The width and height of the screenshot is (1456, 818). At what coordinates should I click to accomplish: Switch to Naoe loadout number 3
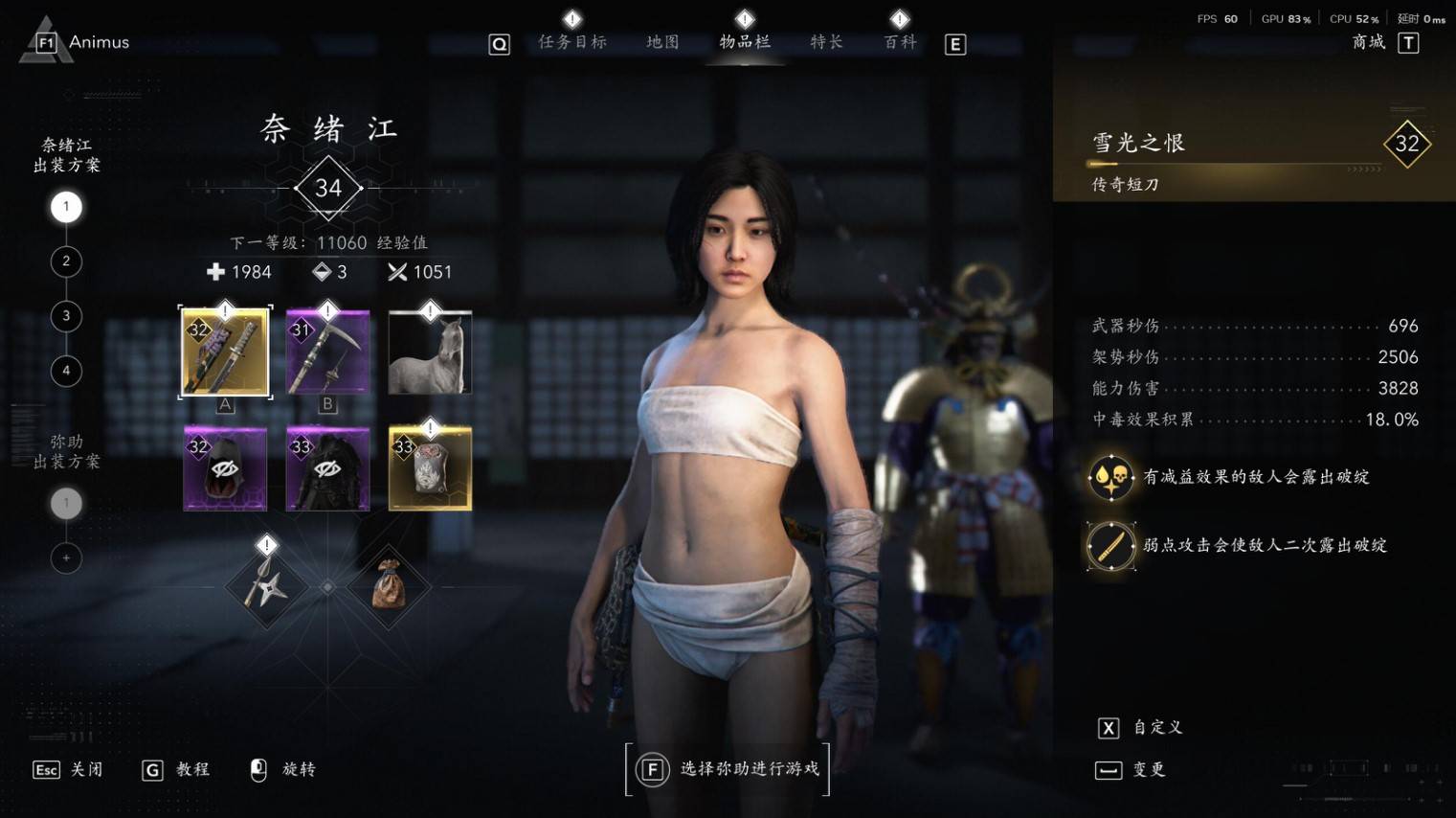coord(66,316)
